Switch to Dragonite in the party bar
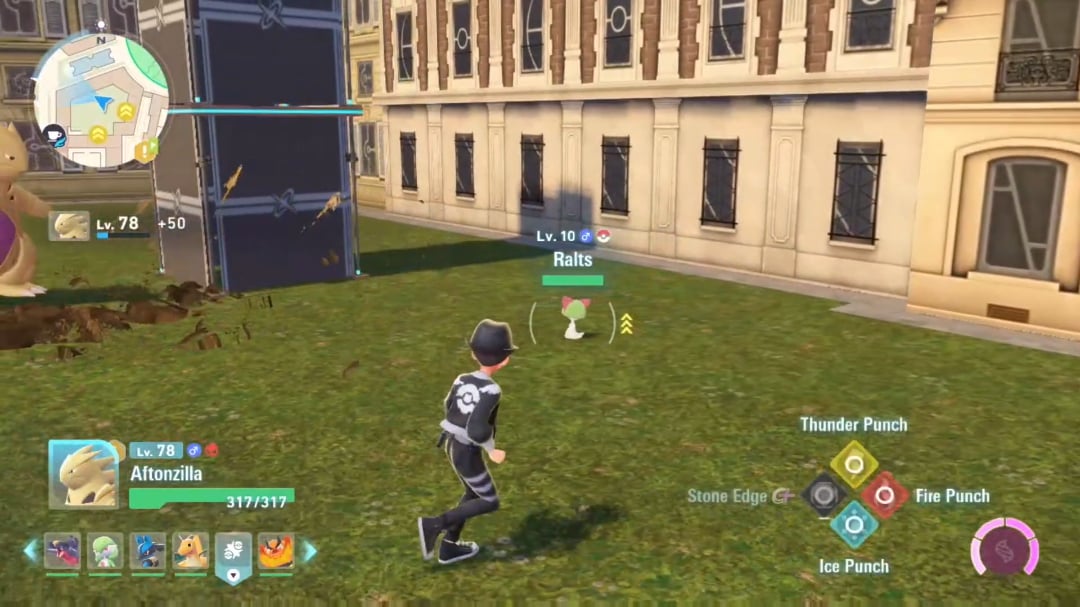This screenshot has width=1080, height=607. 191,551
